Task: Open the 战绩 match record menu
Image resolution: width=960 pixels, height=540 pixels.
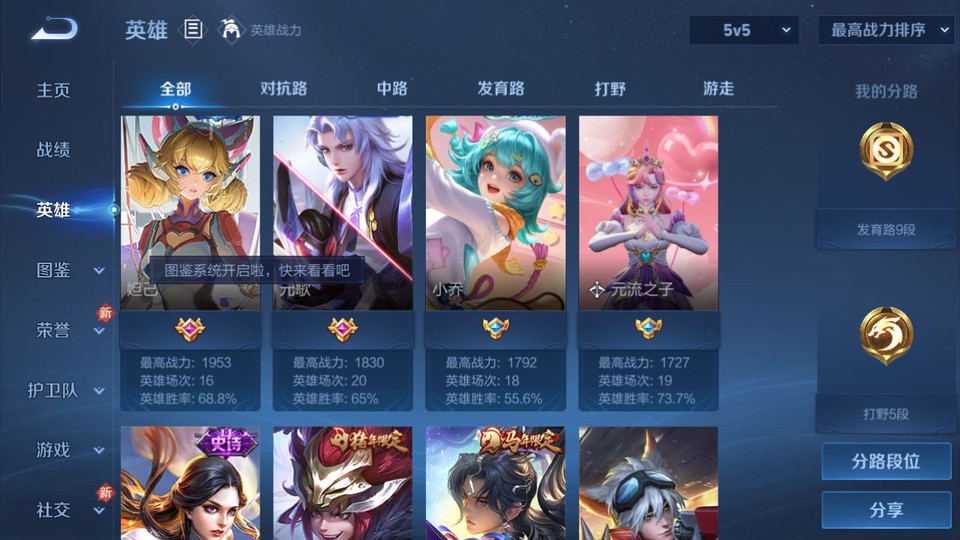Action: point(54,150)
